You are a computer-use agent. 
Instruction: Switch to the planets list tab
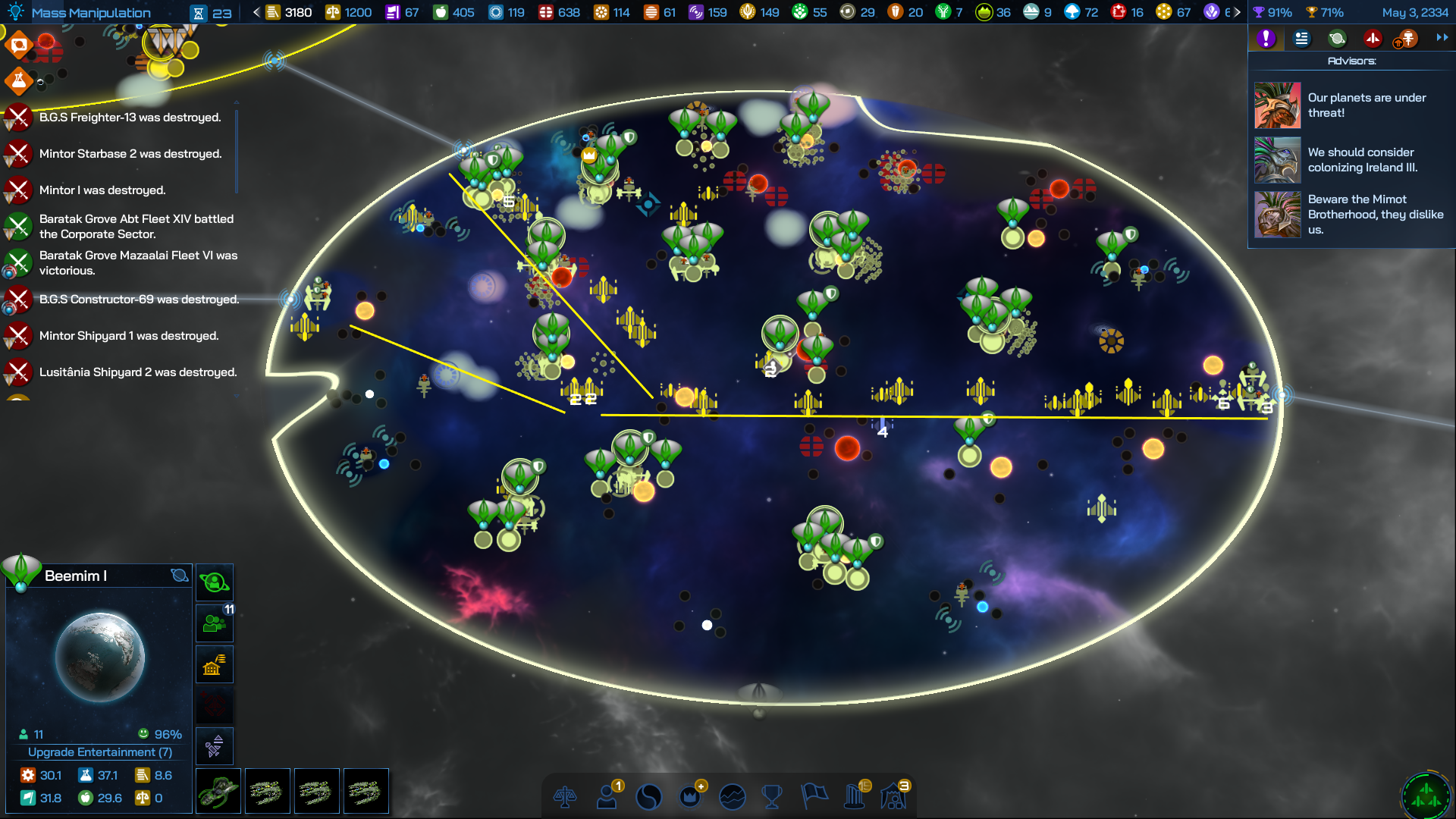(1337, 39)
